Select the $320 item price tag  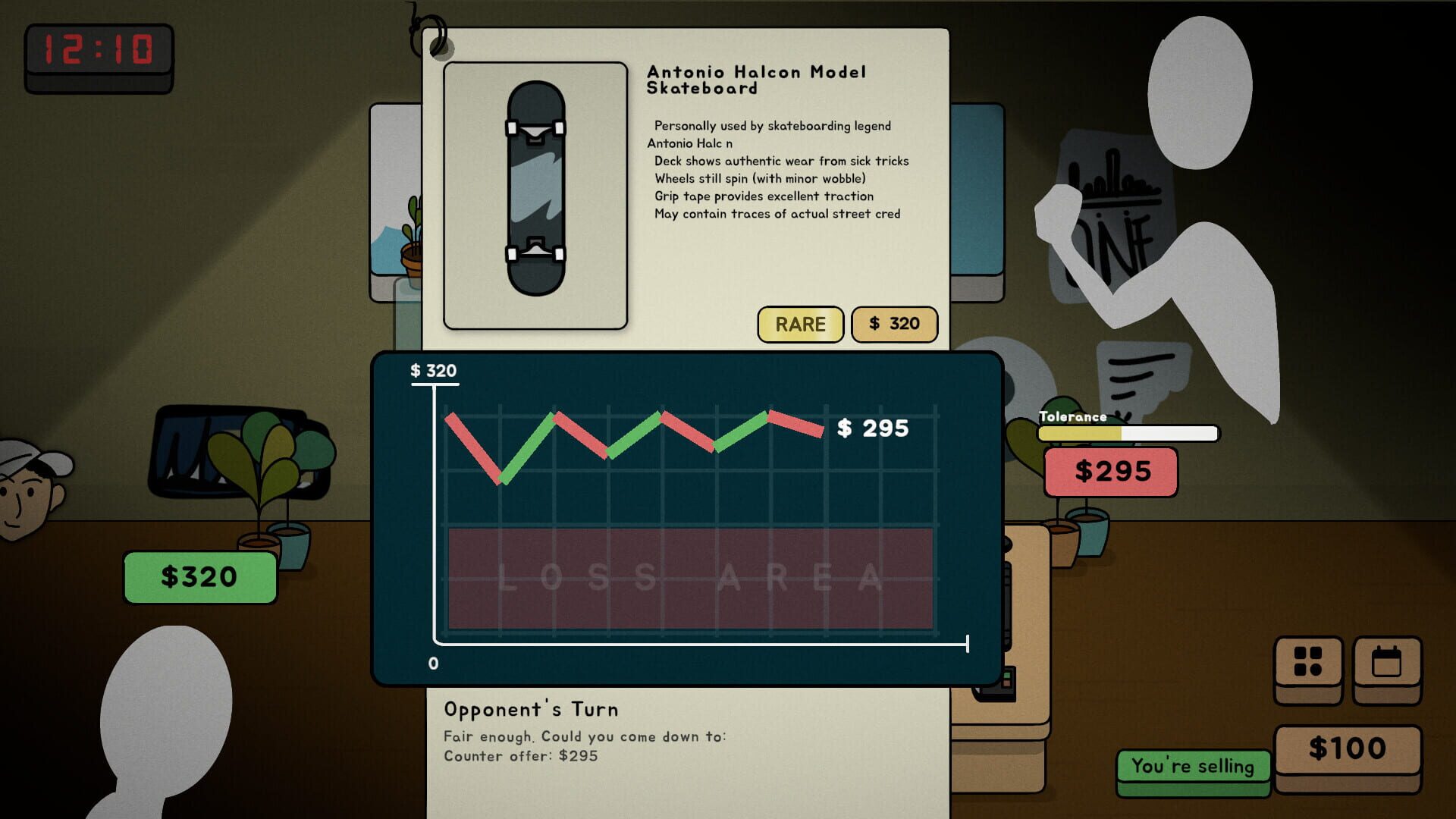(x=894, y=324)
